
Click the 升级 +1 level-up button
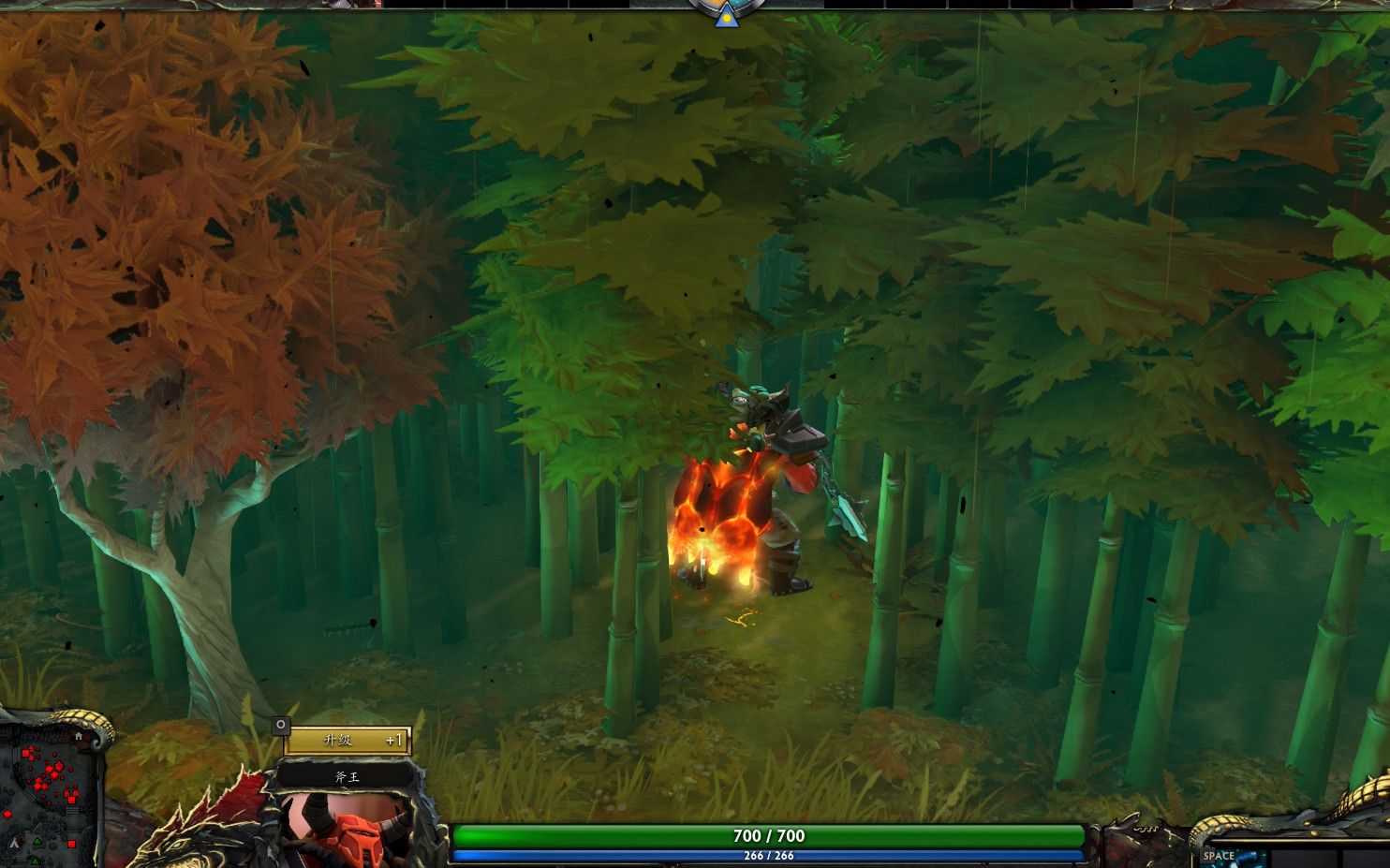tap(347, 741)
